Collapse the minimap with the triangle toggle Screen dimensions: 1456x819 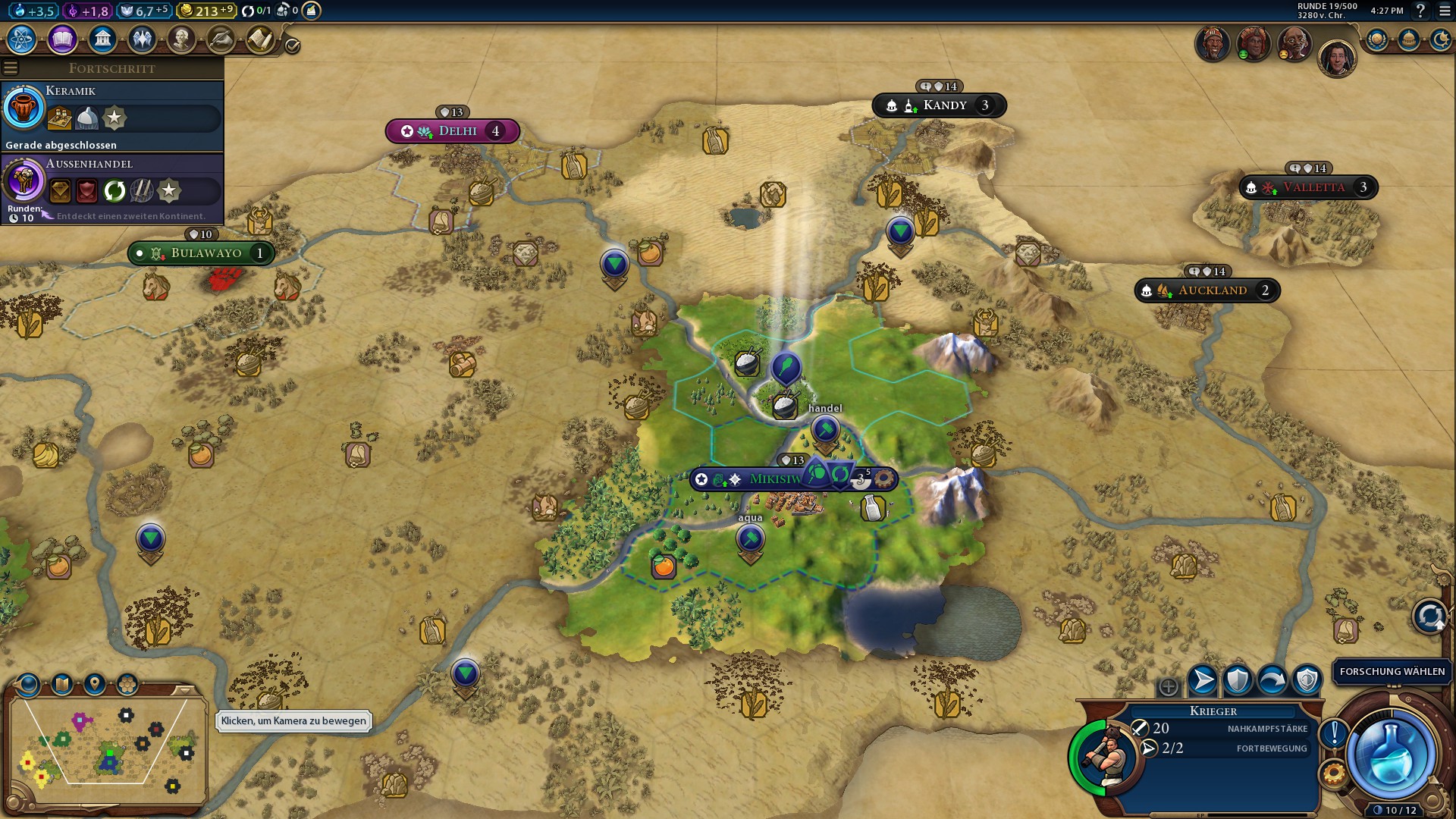(184, 690)
